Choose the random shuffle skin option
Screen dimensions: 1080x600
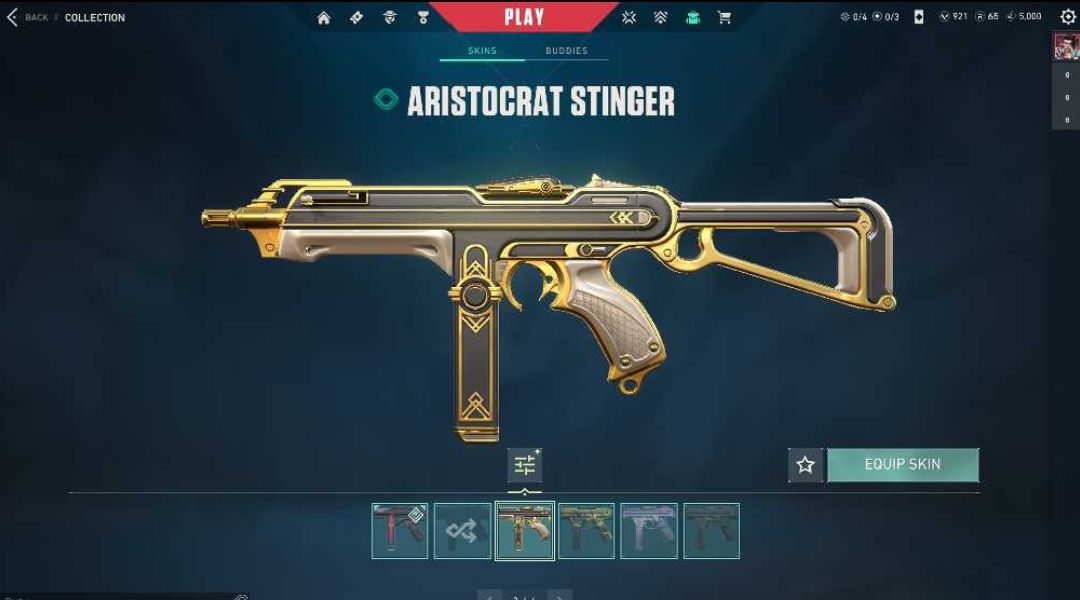[x=462, y=531]
